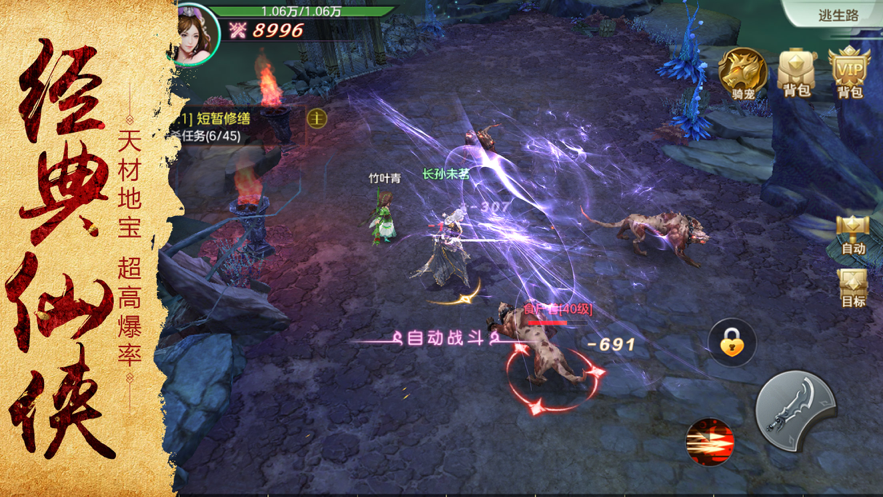
Task: Attack with the curved blade button
Action: pos(795,408)
